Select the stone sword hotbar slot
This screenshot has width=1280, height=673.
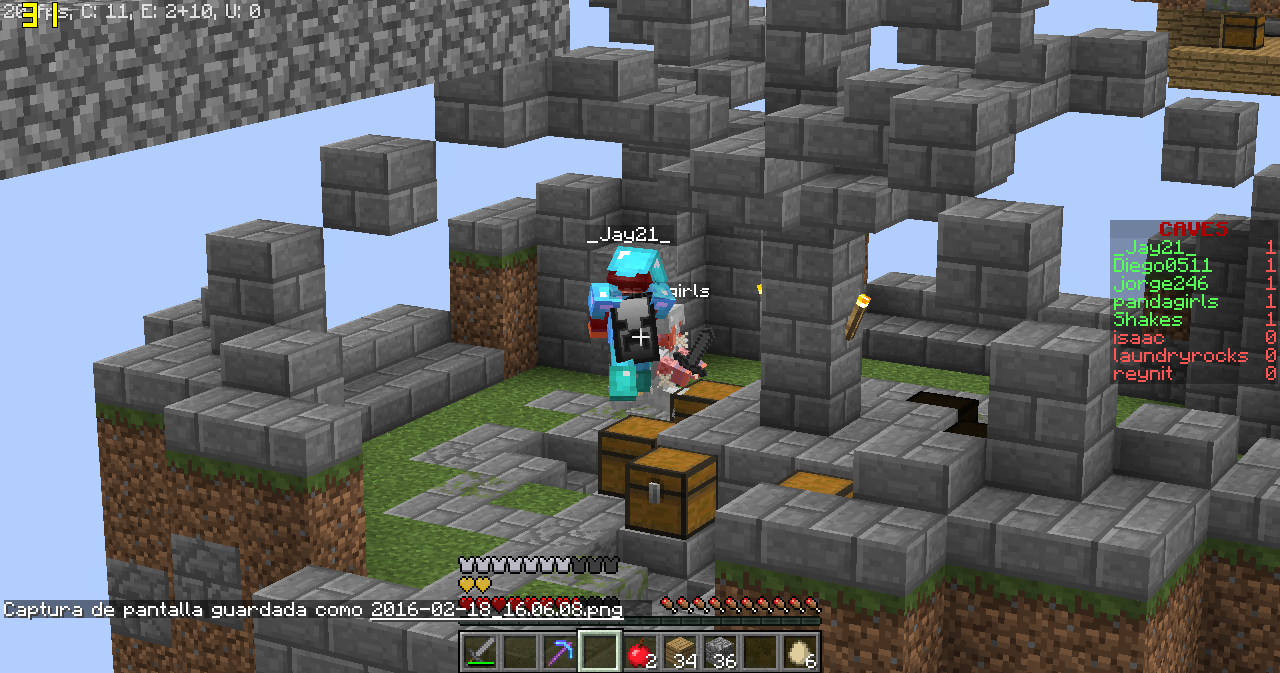(481, 652)
